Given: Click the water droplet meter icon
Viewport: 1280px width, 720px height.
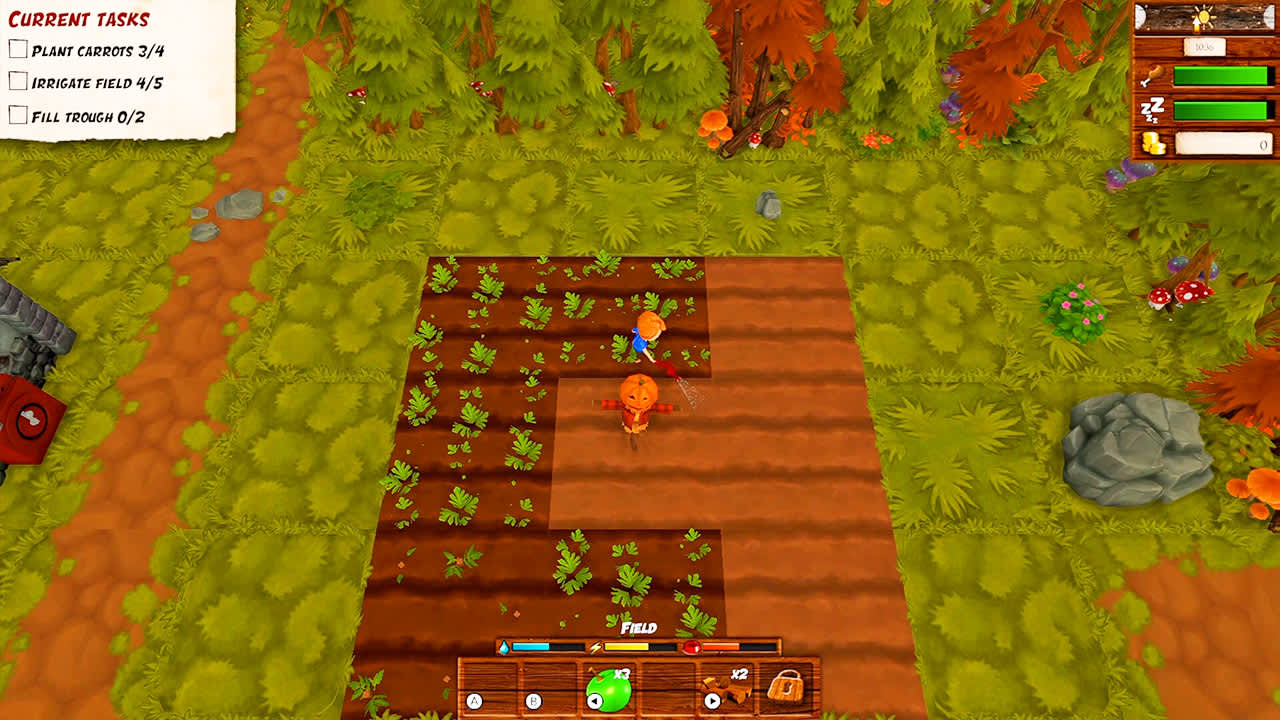Looking at the screenshot, I should point(505,647).
